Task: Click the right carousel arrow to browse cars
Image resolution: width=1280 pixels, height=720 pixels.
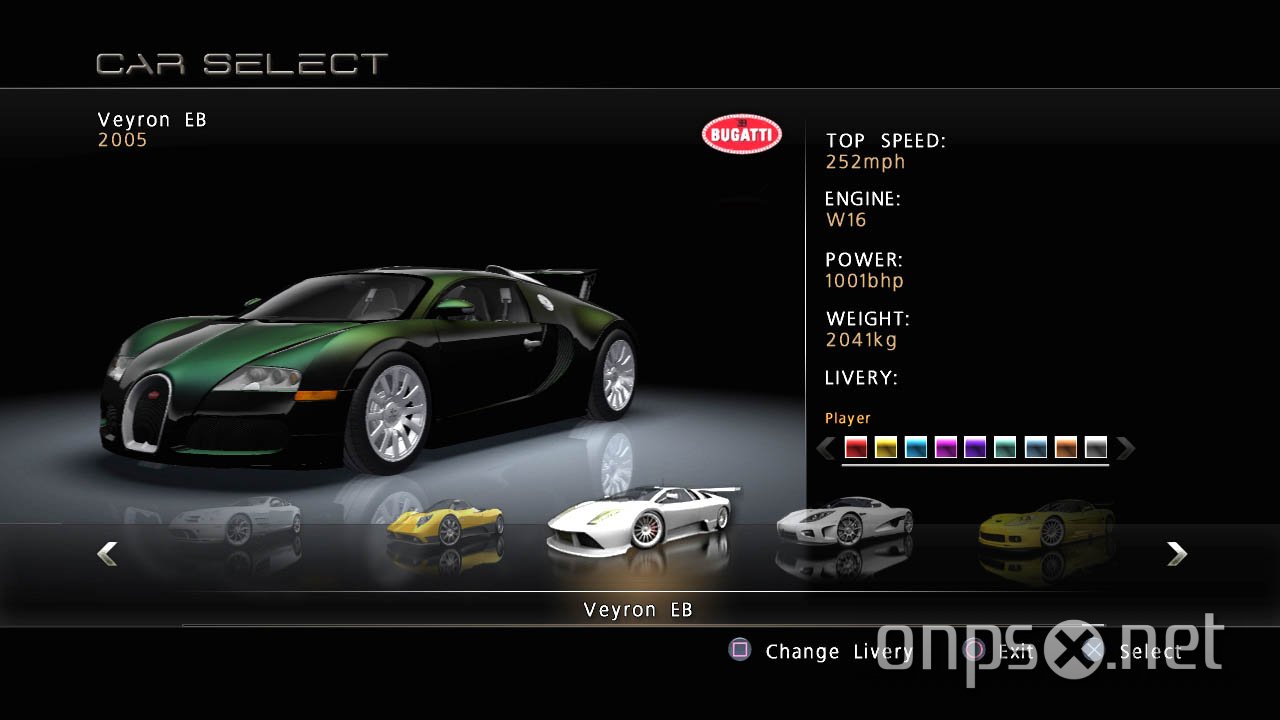Action: click(x=1177, y=554)
